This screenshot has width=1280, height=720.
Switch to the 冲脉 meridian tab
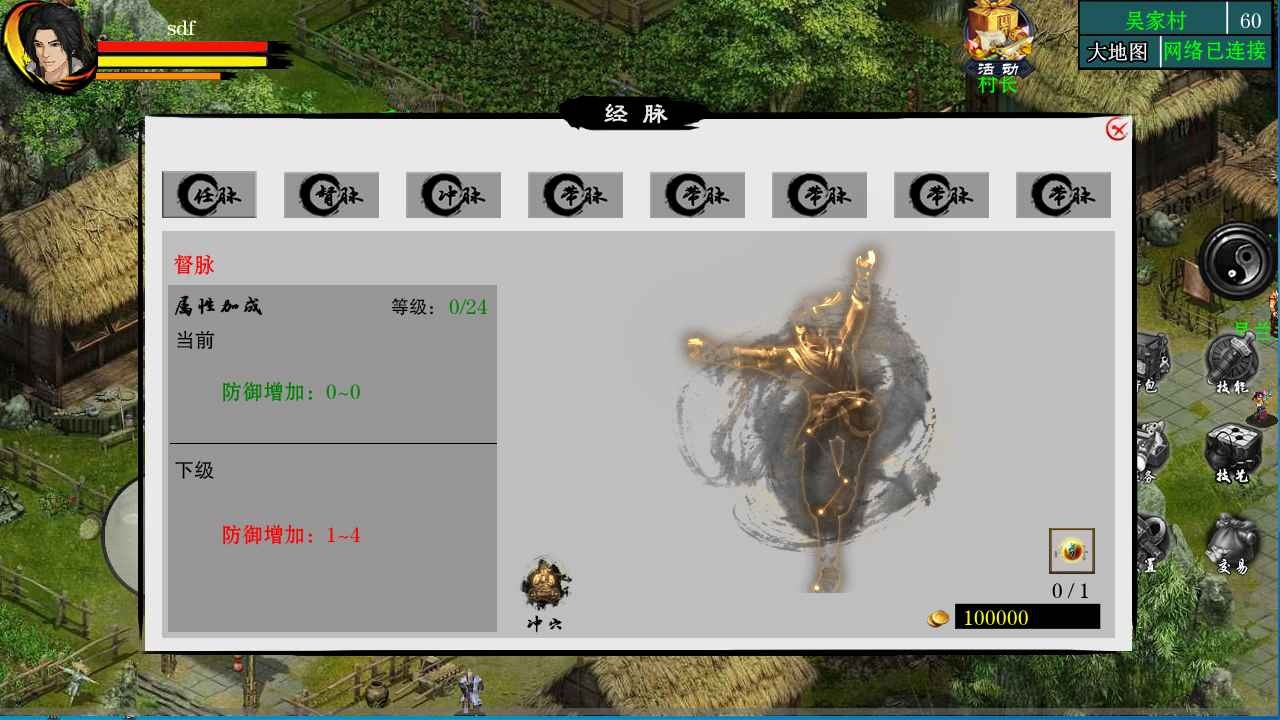(453, 195)
